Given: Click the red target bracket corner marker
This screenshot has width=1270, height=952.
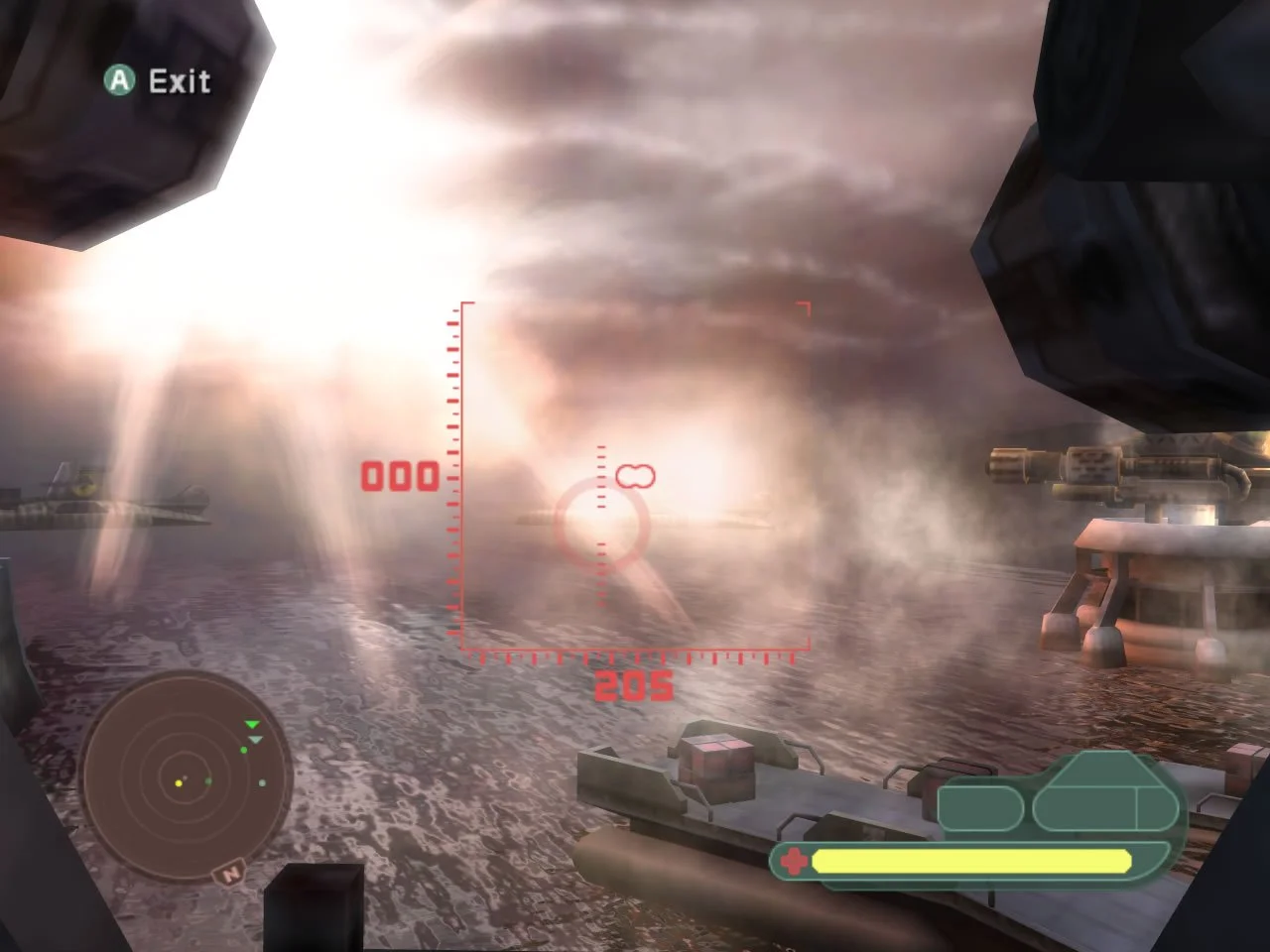Looking at the screenshot, I should tap(804, 307).
